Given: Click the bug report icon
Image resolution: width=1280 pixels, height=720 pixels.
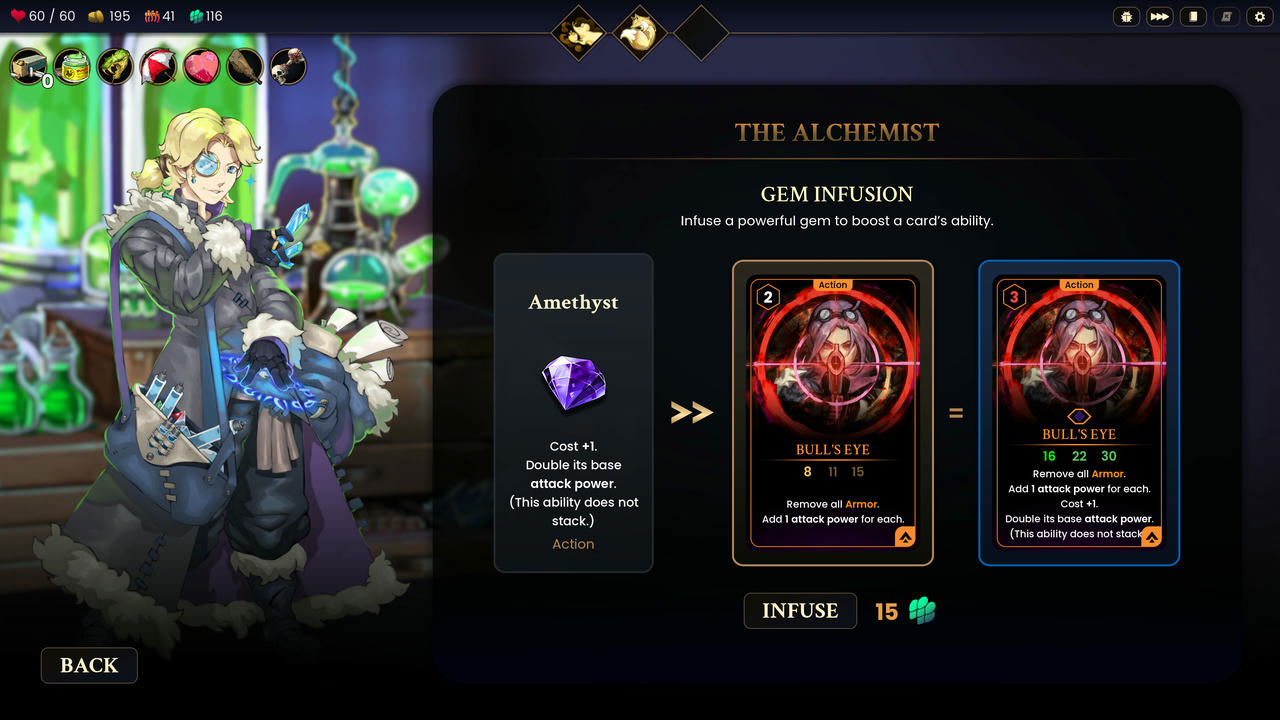Looking at the screenshot, I should [x=1127, y=17].
